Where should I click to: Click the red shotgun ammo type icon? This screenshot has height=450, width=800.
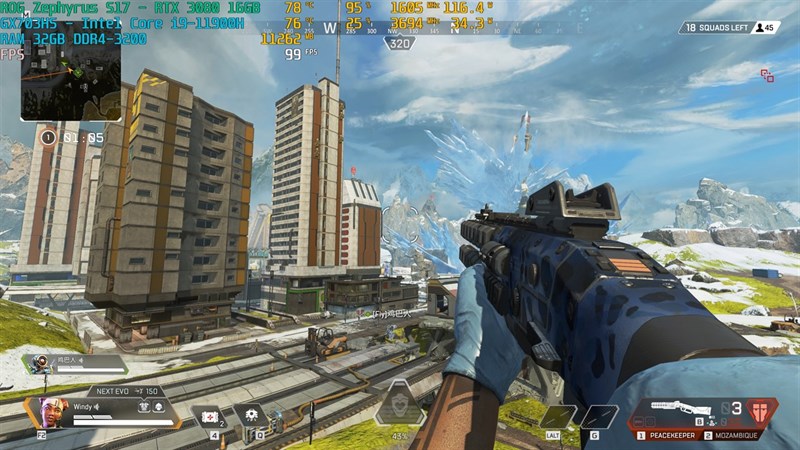pyautogui.click(x=762, y=412)
